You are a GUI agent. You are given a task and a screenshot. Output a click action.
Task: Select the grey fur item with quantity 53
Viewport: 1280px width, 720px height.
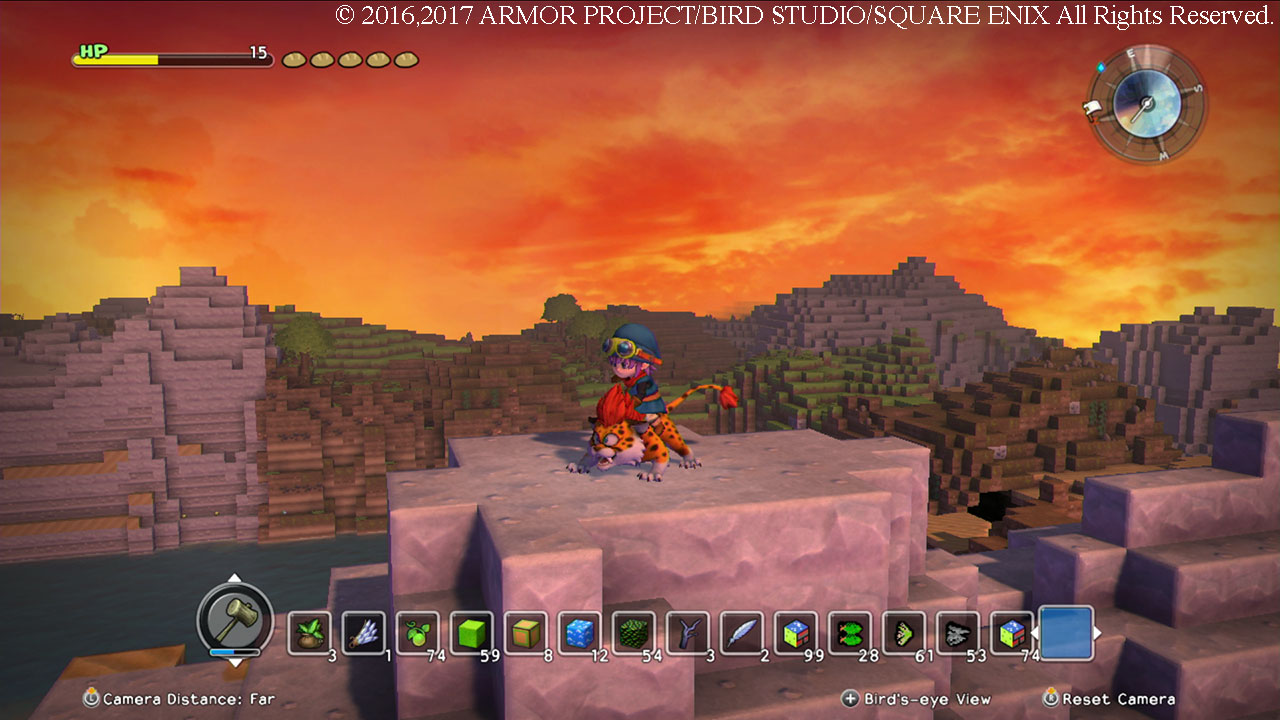click(x=959, y=633)
